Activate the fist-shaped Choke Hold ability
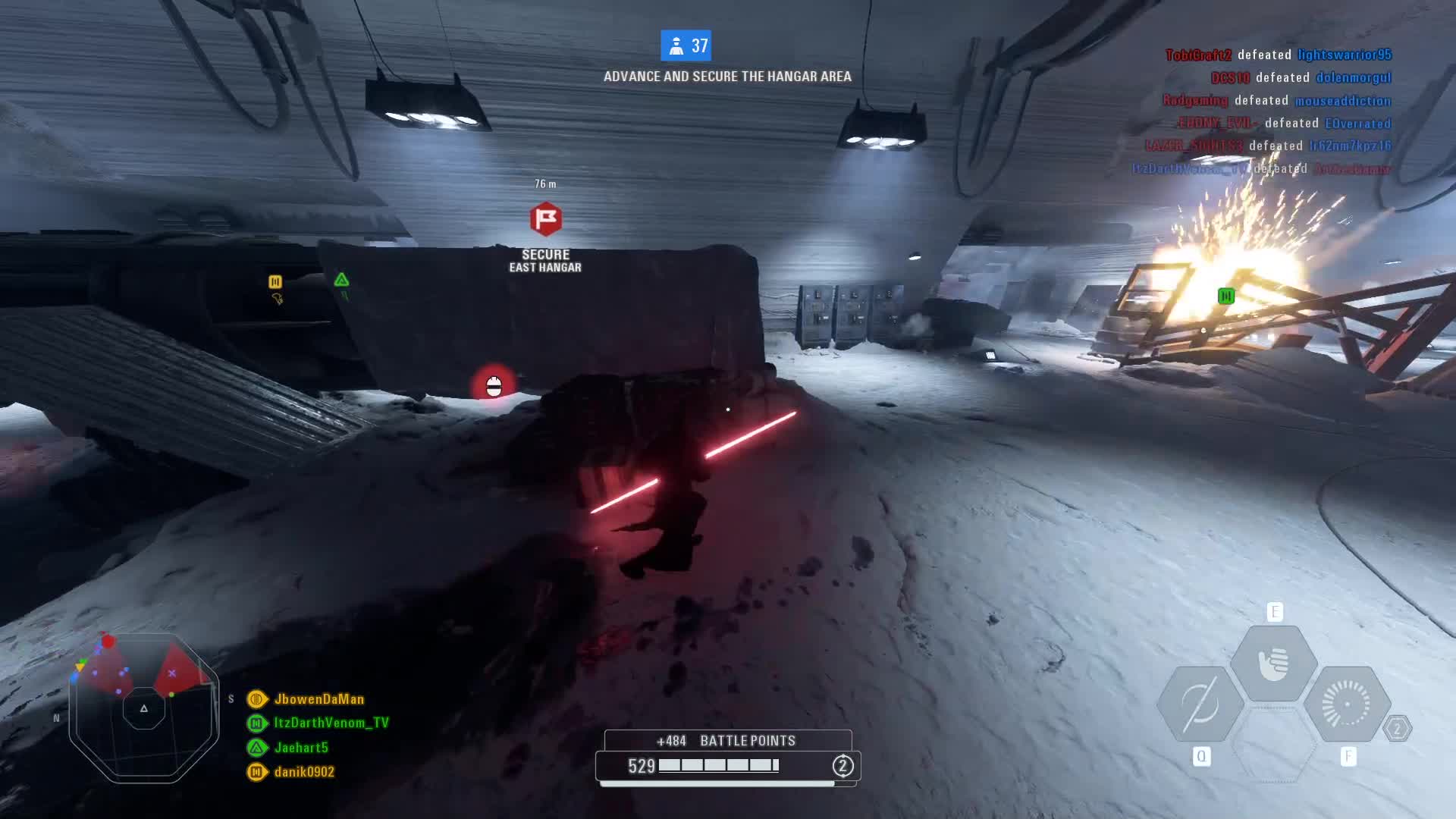1456x819 pixels. coord(1274,664)
